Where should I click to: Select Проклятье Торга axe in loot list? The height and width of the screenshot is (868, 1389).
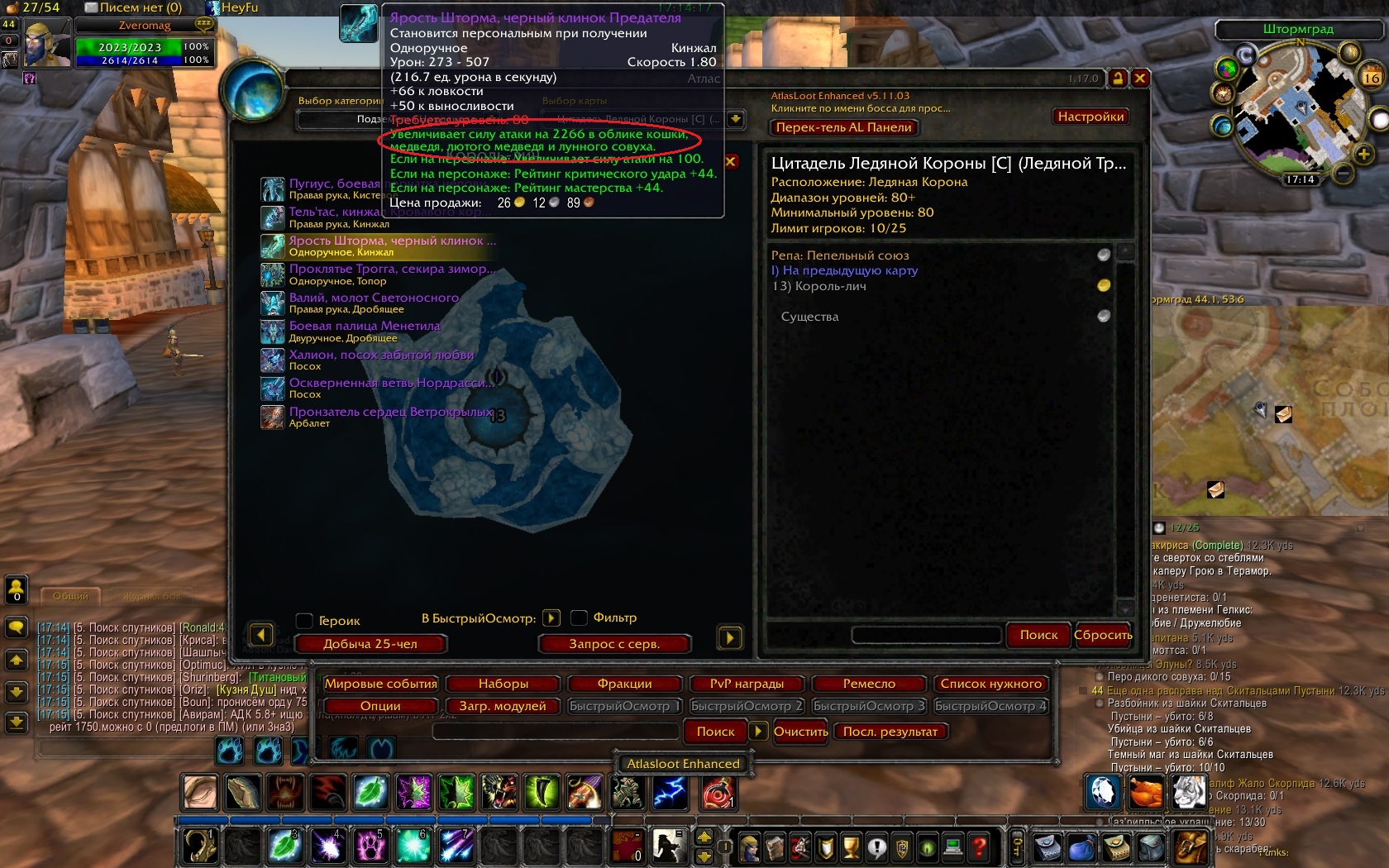point(392,269)
